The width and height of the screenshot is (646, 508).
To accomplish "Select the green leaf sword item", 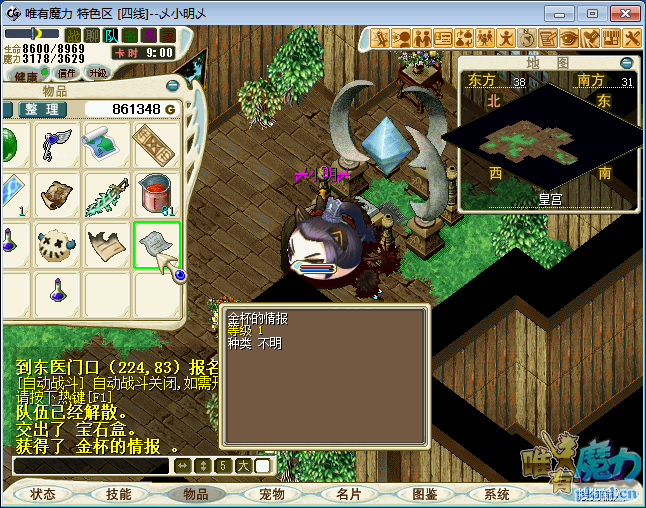I will pos(107,194).
